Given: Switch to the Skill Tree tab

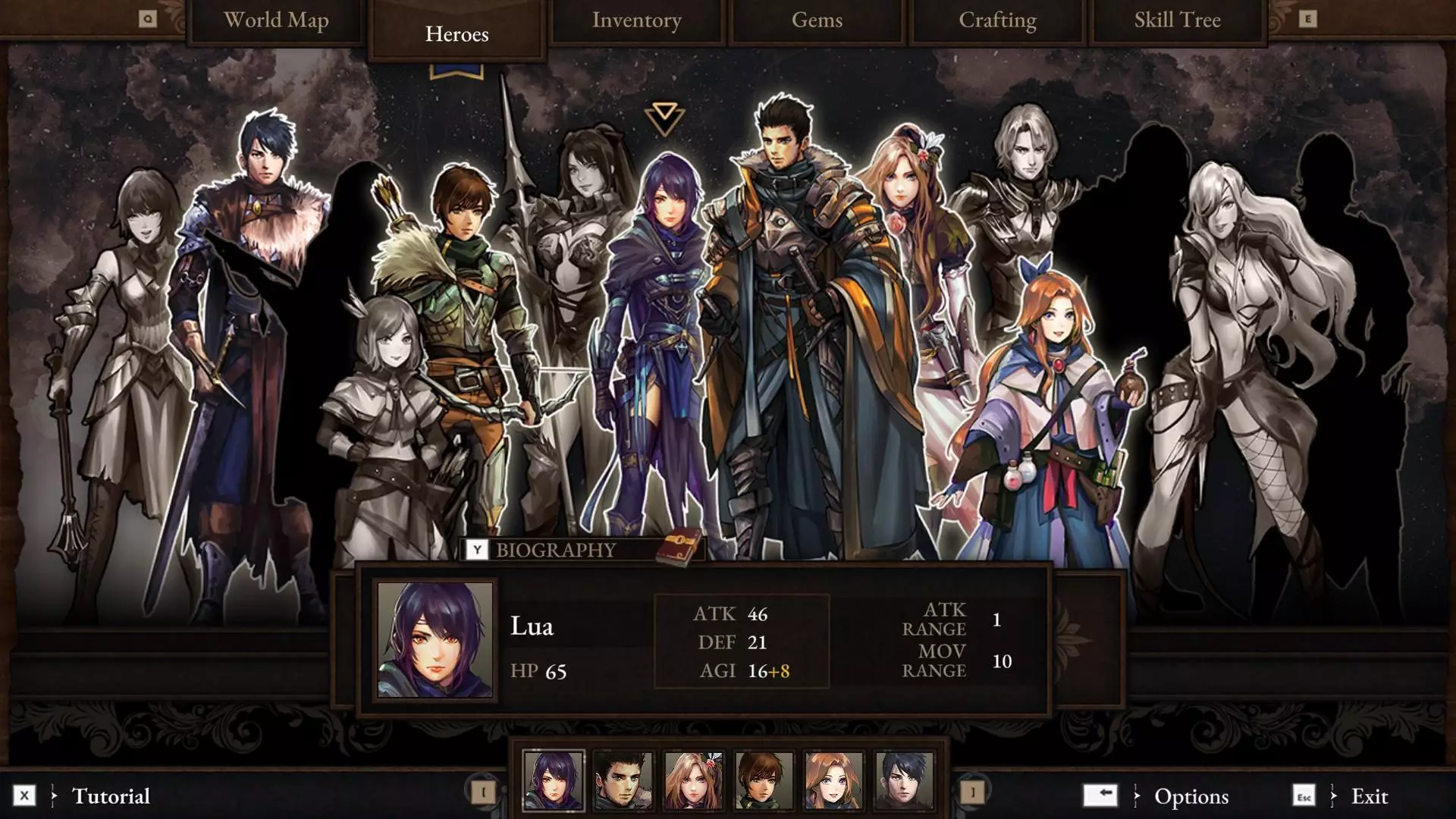Looking at the screenshot, I should [x=1176, y=20].
